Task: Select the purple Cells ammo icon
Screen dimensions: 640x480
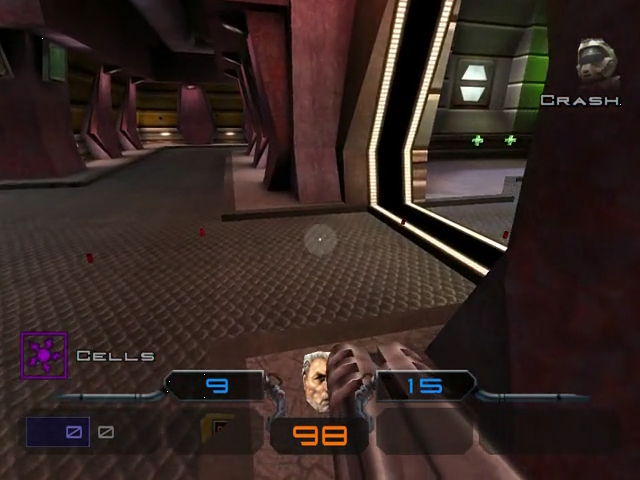Action: (x=44, y=355)
